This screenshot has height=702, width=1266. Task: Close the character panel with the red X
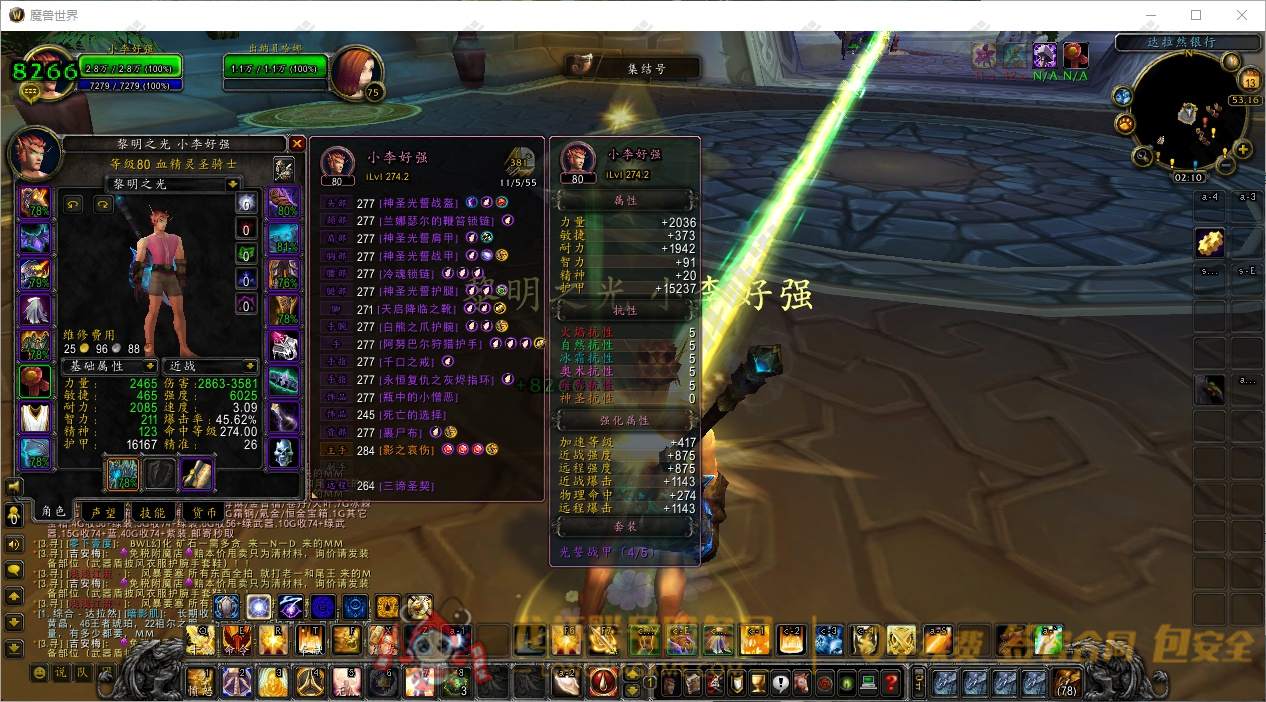tap(296, 144)
